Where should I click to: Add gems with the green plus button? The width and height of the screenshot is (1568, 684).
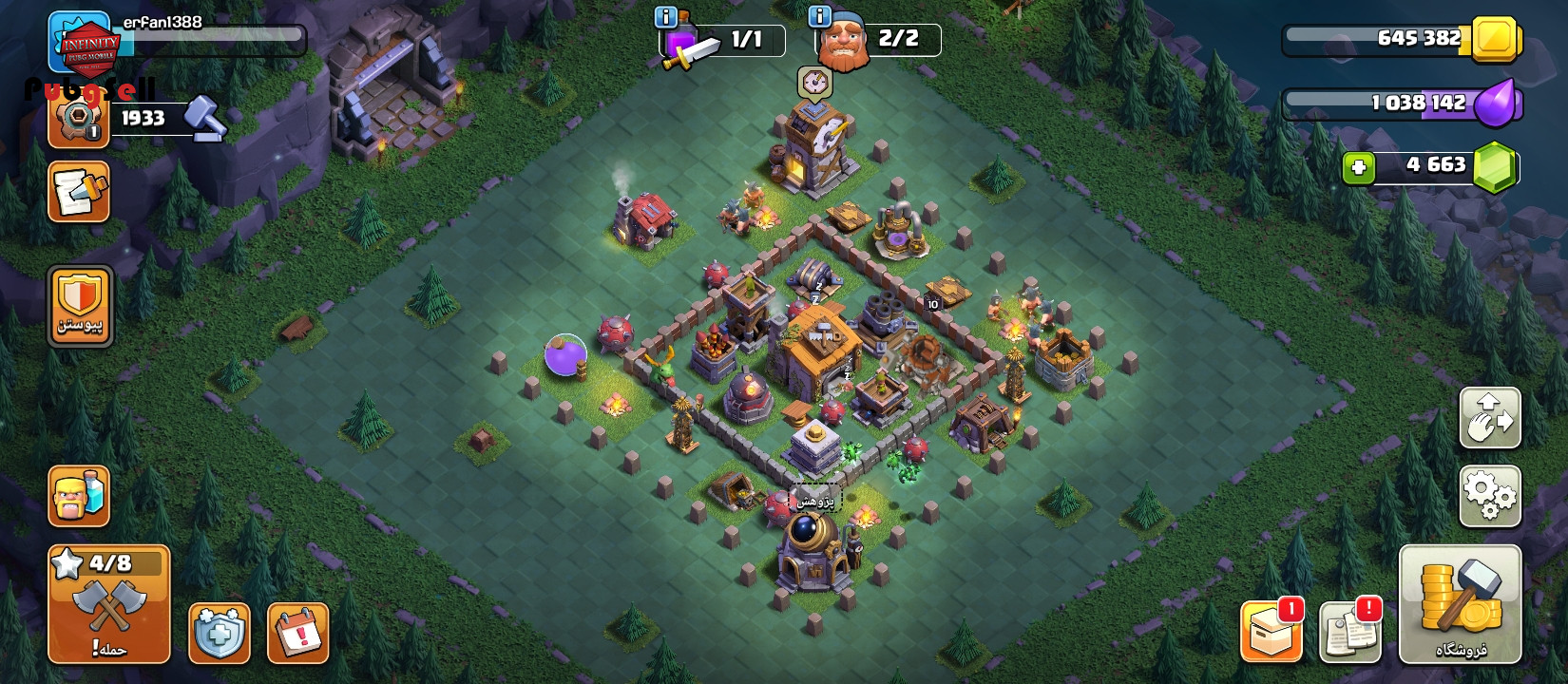[1359, 168]
